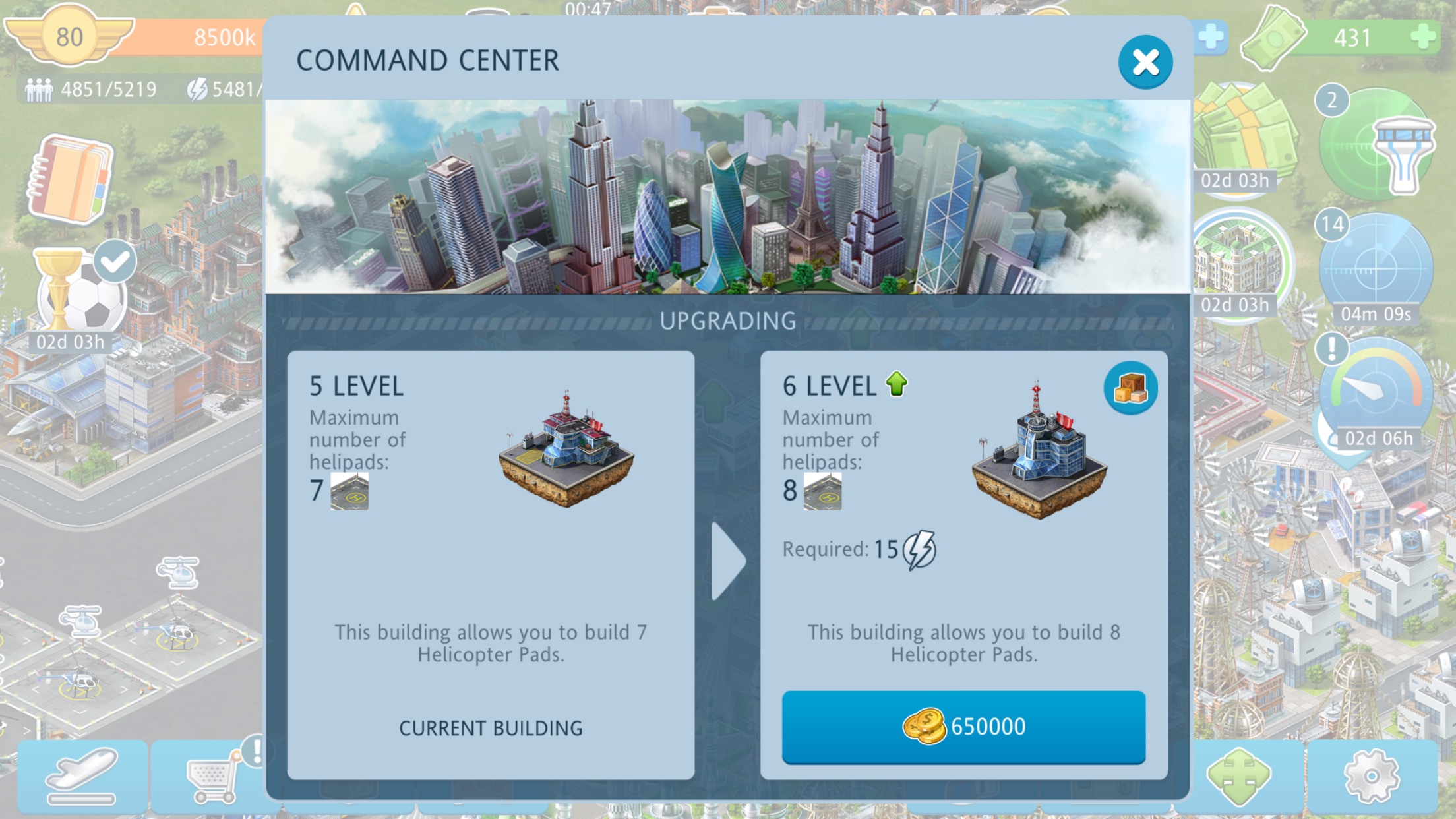Open the gear settings button
Image resolution: width=1456 pixels, height=819 pixels.
(1372, 776)
